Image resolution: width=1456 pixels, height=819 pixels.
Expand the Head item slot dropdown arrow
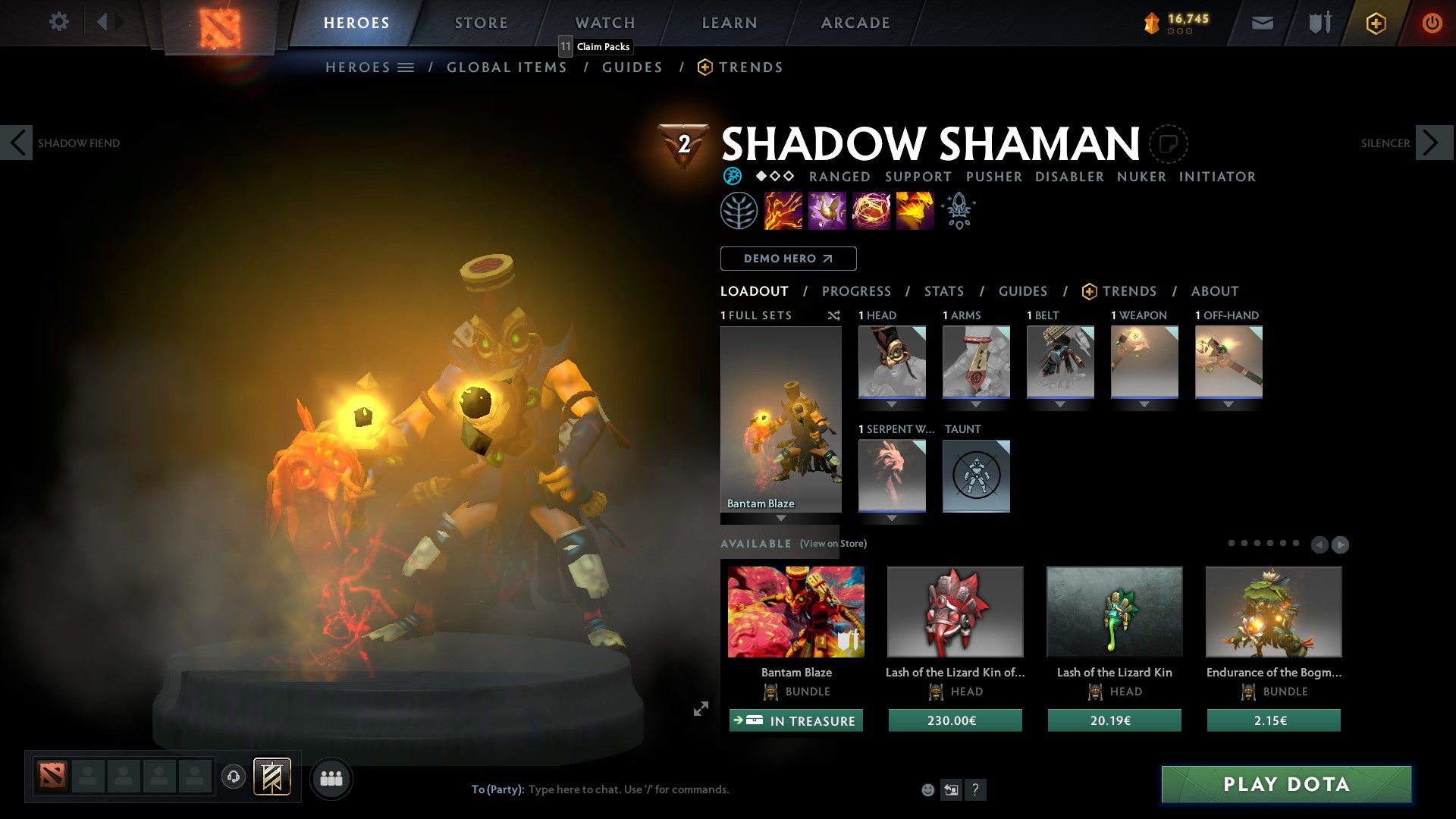click(892, 404)
